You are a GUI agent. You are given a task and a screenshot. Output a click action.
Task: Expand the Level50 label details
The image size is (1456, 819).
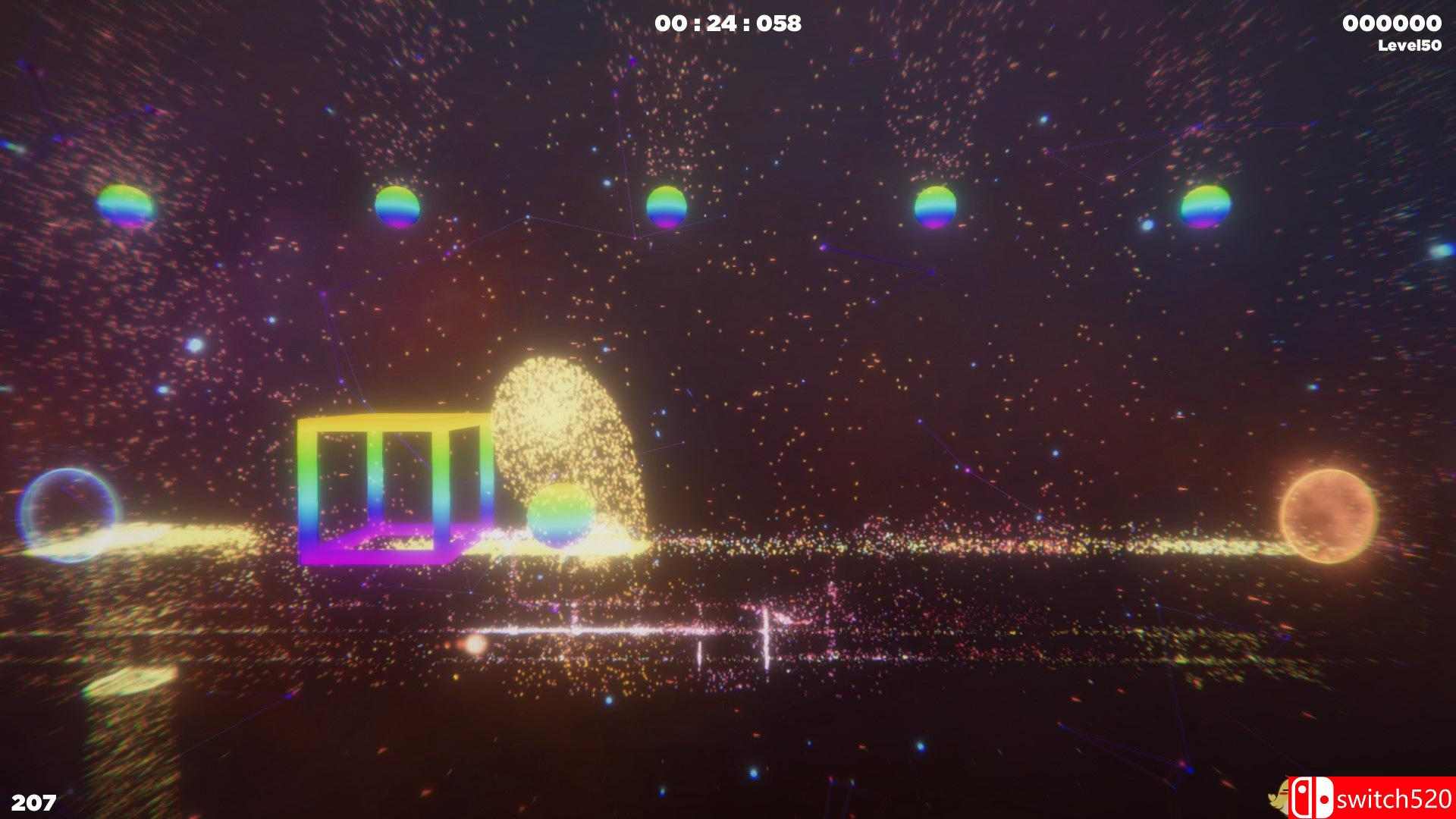[x=1407, y=44]
